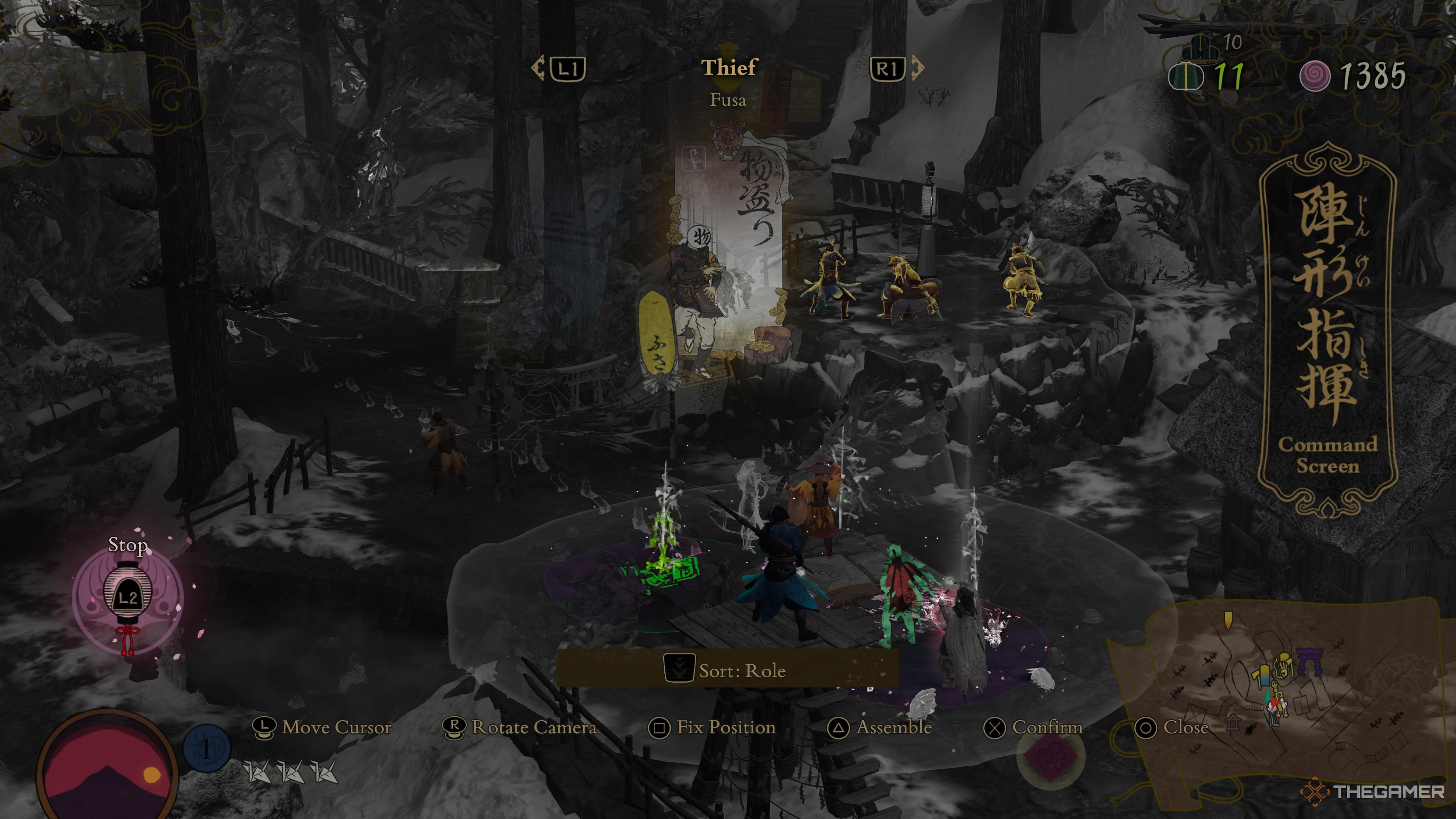The image size is (1456, 819).
Task: Select the blue number 1 token
Action: pos(206,749)
